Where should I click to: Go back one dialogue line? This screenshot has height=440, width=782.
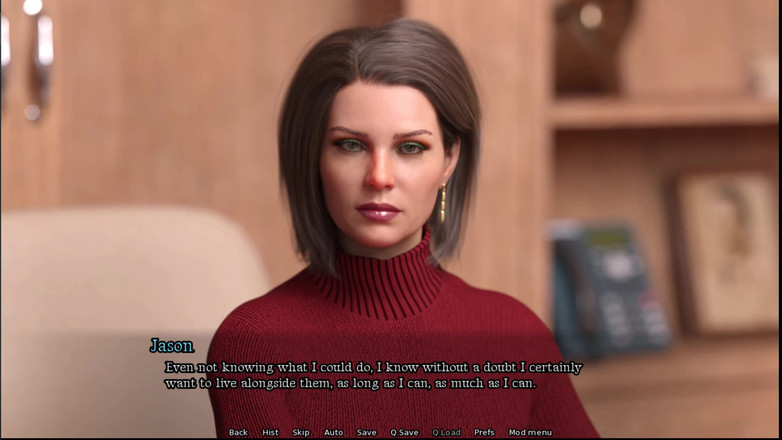(x=238, y=432)
